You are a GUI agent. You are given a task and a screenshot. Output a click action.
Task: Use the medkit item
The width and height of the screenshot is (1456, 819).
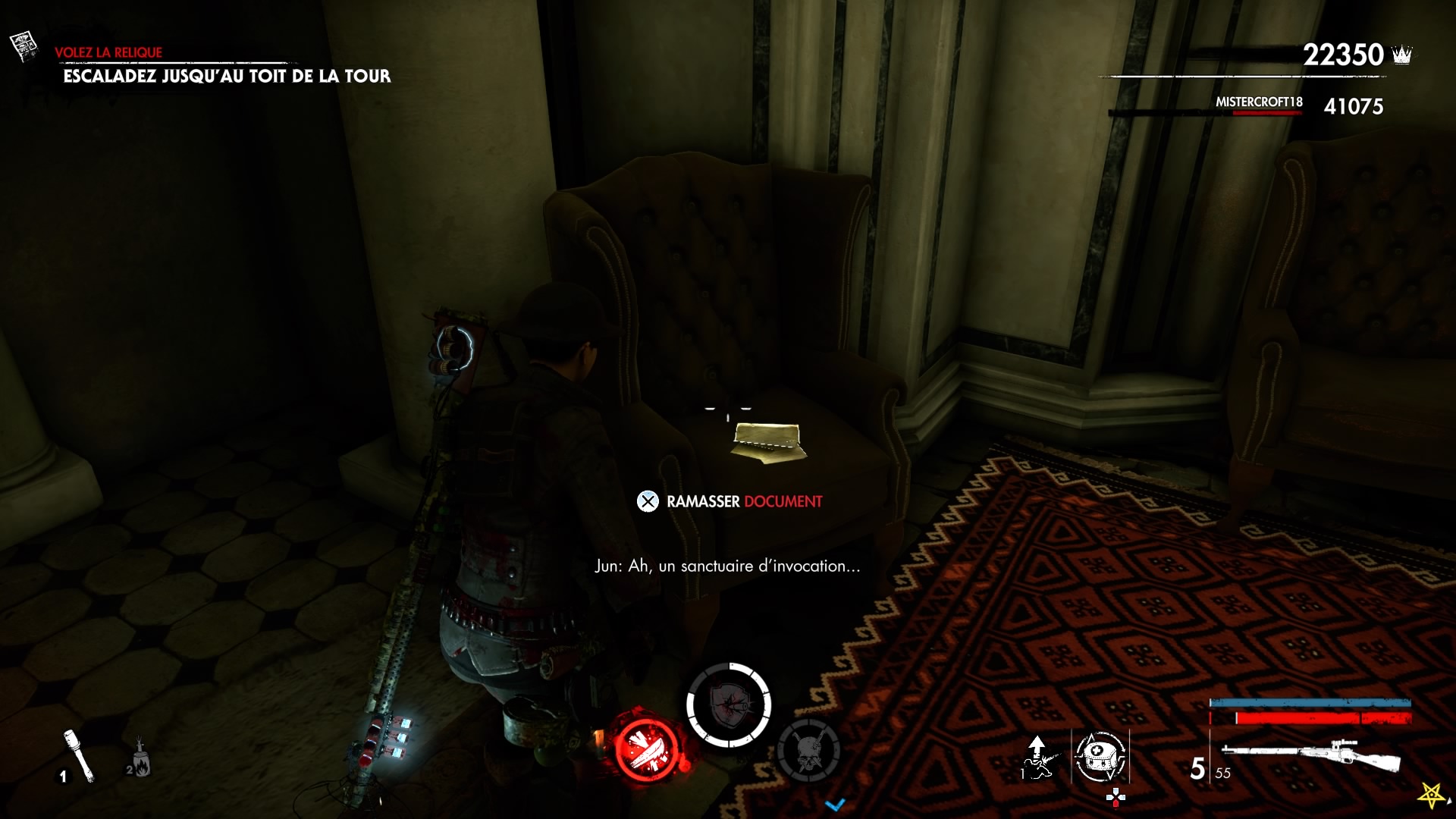1100,756
